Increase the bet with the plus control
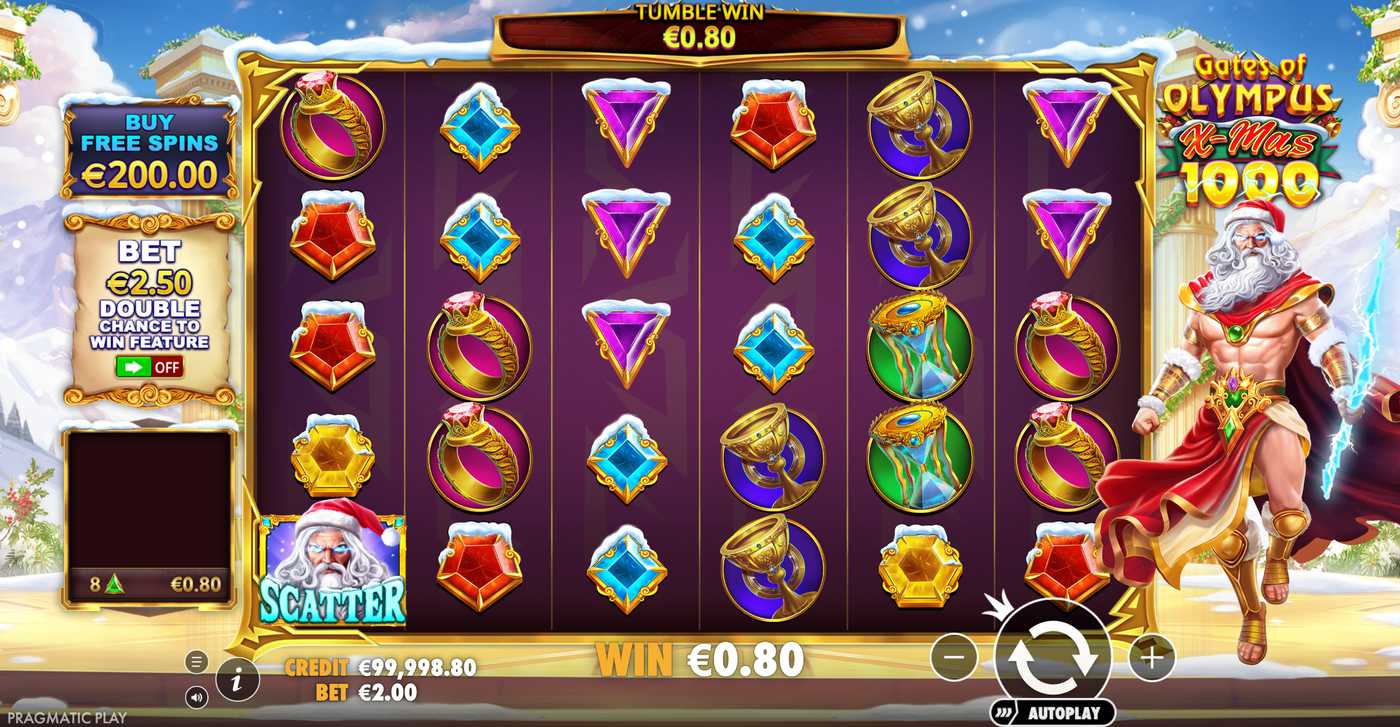Viewport: 1400px width, 727px height. (1150, 657)
